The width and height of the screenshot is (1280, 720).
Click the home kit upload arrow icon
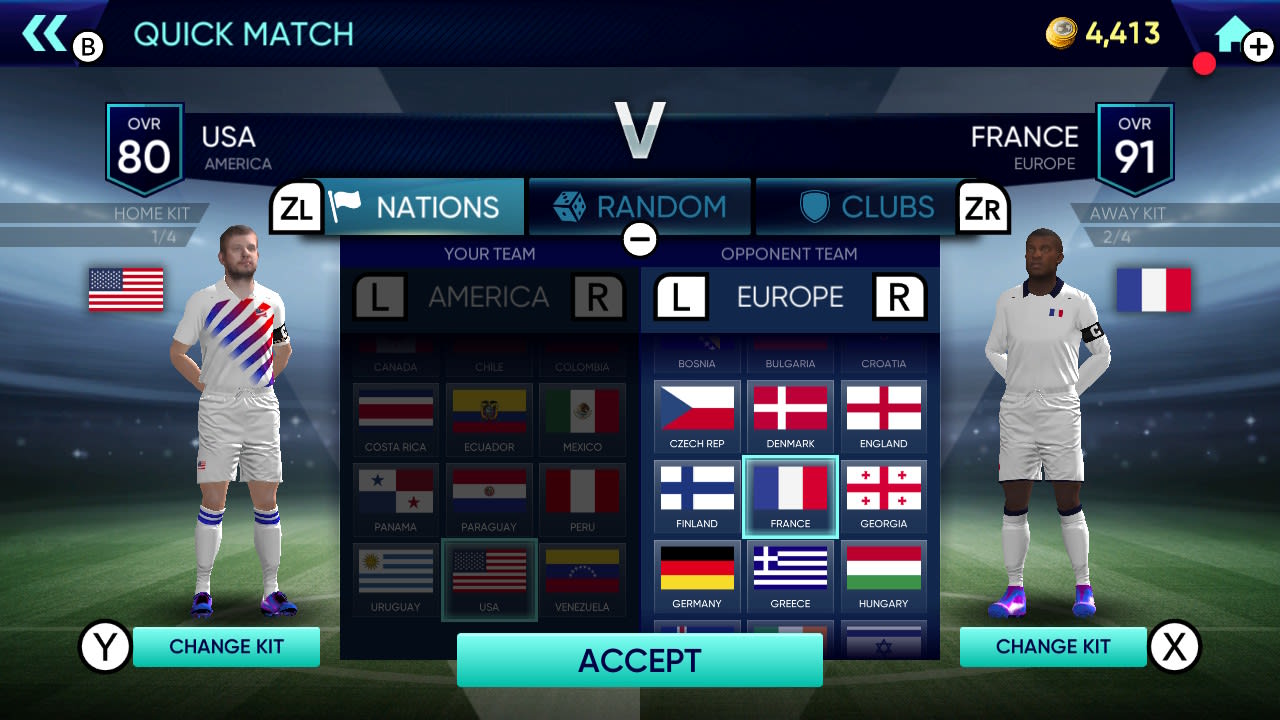[1233, 31]
